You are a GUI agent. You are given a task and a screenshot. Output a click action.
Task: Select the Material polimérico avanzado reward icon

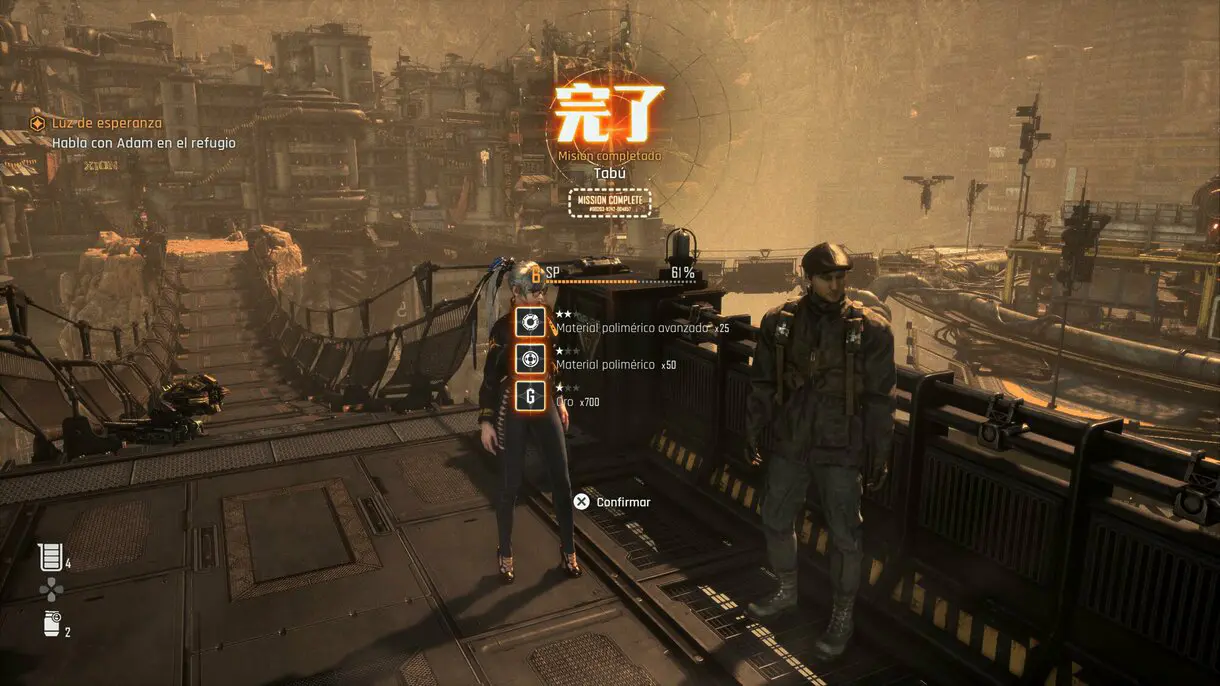[x=531, y=322]
